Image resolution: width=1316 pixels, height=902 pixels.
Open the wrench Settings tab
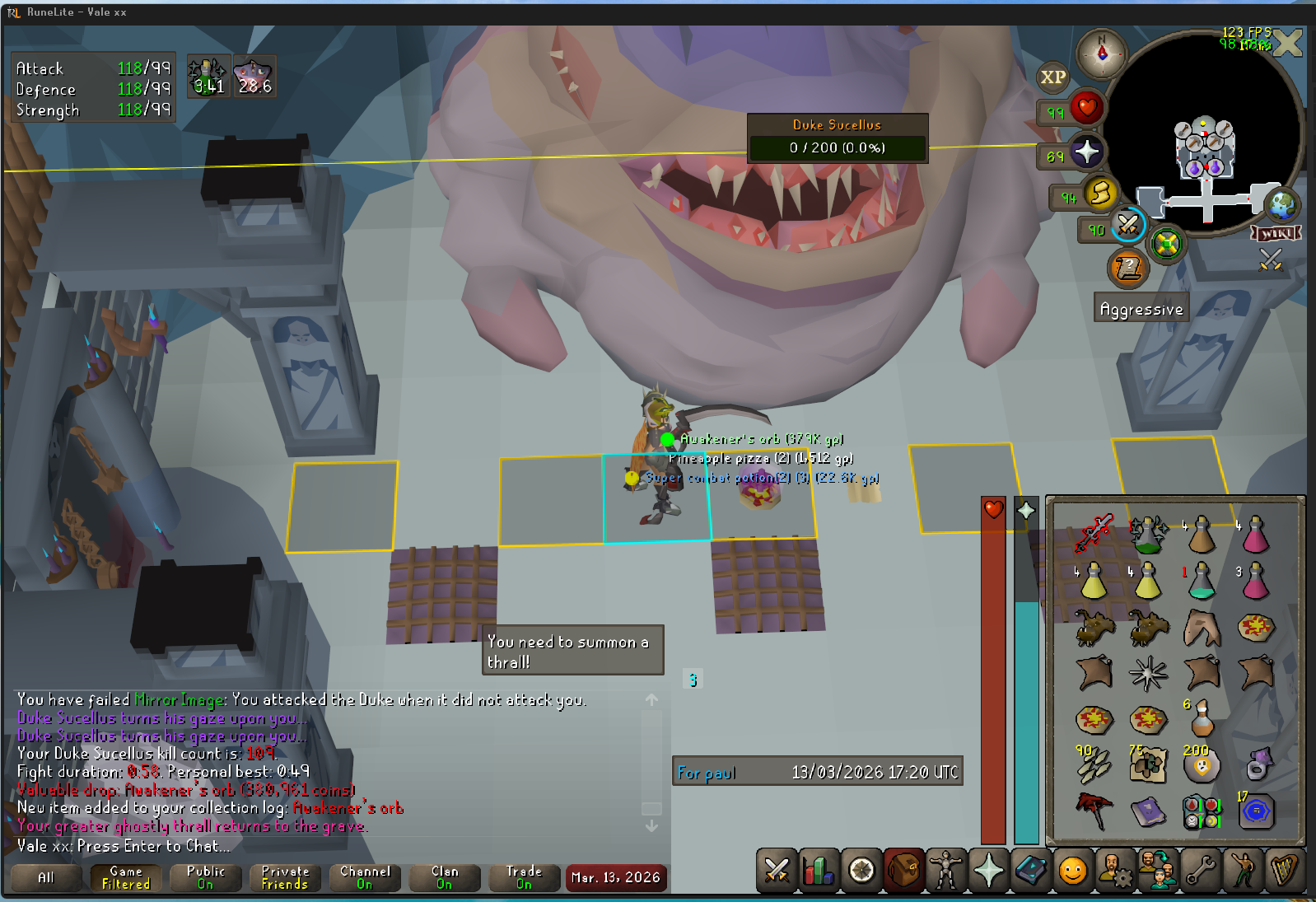[1201, 870]
